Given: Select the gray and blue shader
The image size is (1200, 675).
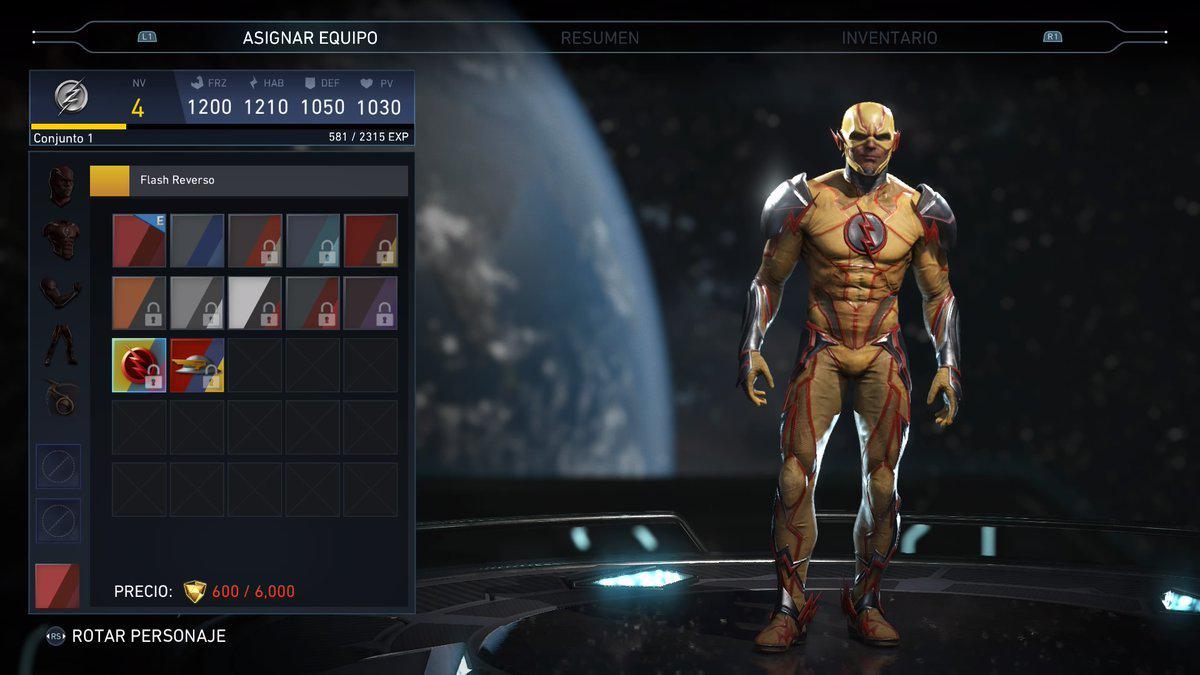Looking at the screenshot, I should point(197,241).
